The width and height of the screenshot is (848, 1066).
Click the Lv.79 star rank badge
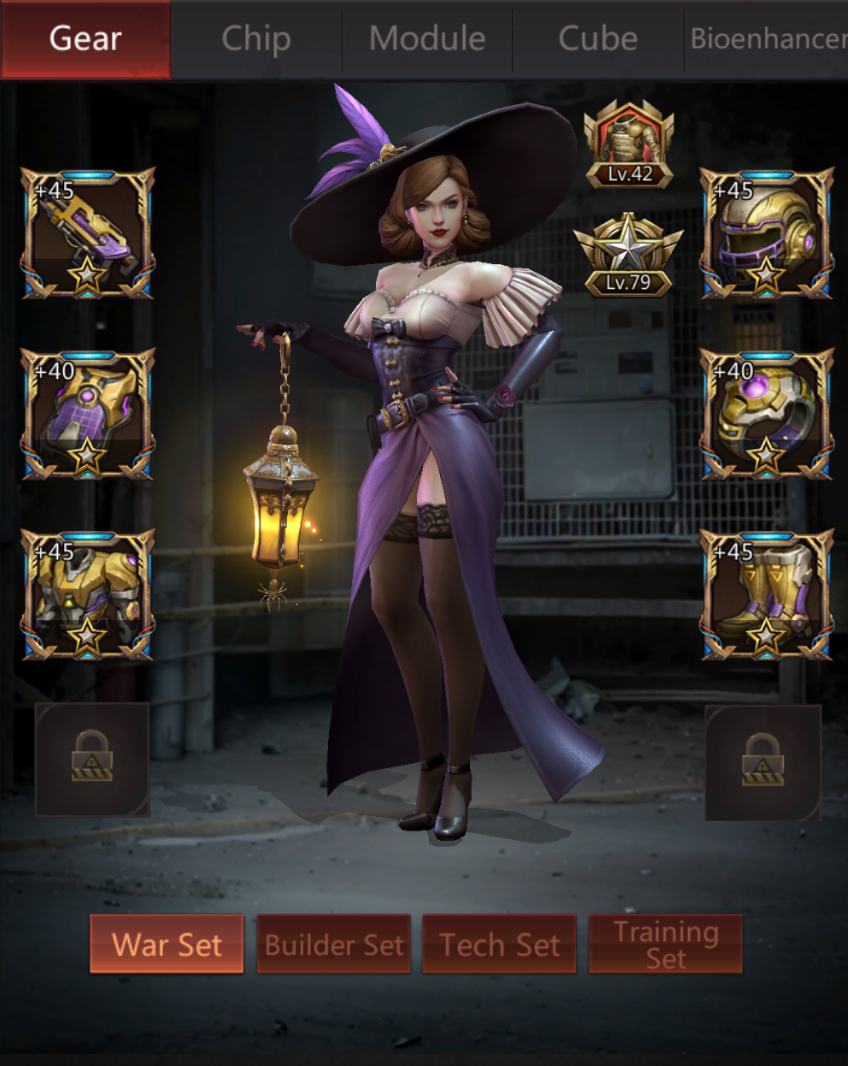pyautogui.click(x=628, y=255)
